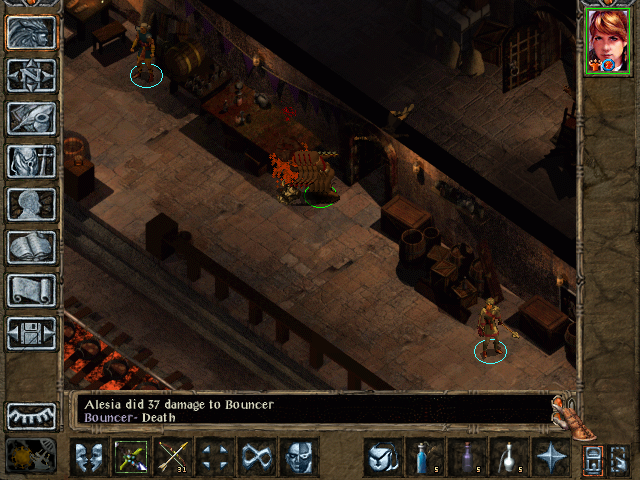
Task: Open the priest scroll icon
Action: pyautogui.click(x=32, y=290)
